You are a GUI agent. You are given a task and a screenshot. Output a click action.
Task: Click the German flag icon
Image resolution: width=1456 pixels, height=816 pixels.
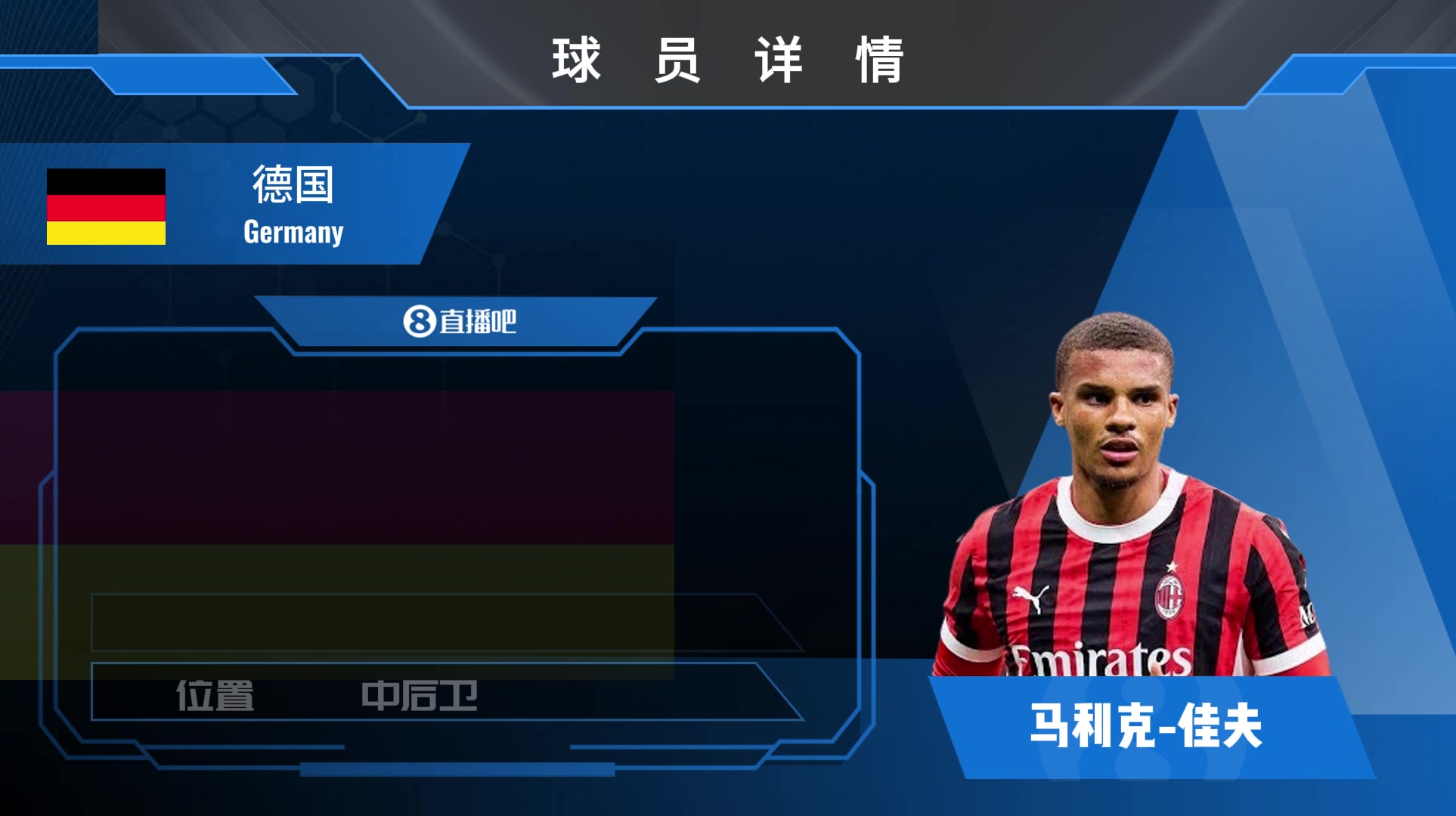(x=106, y=206)
